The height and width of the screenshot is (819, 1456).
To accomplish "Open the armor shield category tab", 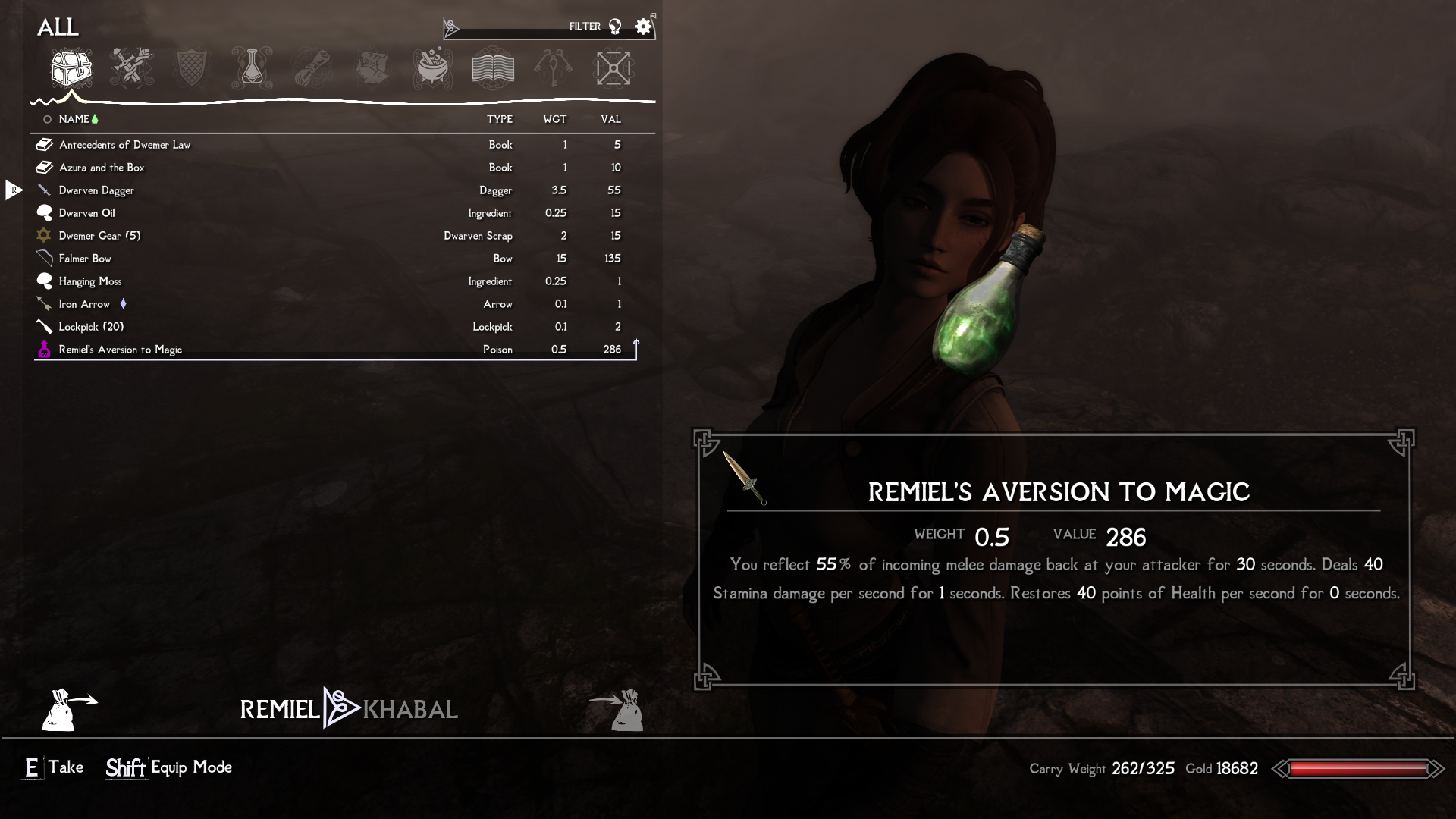I will (x=190, y=68).
